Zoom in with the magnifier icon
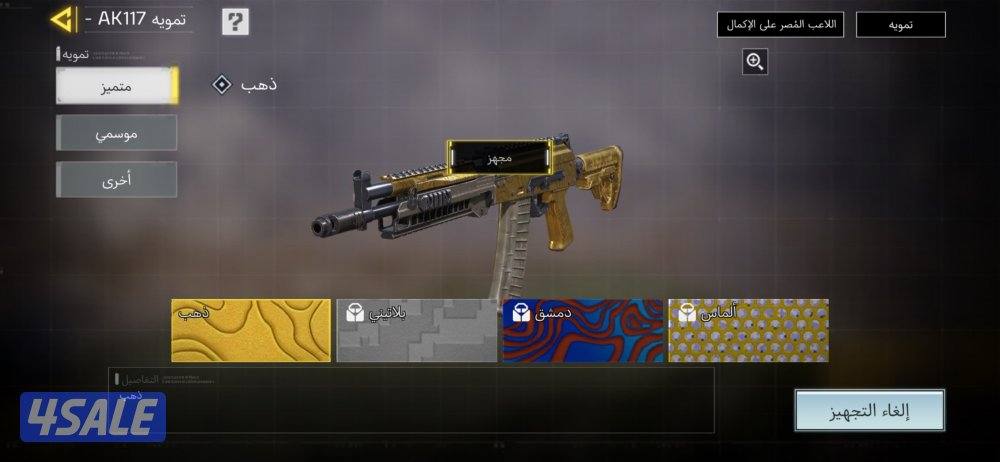The height and width of the screenshot is (462, 1000). coord(755,62)
